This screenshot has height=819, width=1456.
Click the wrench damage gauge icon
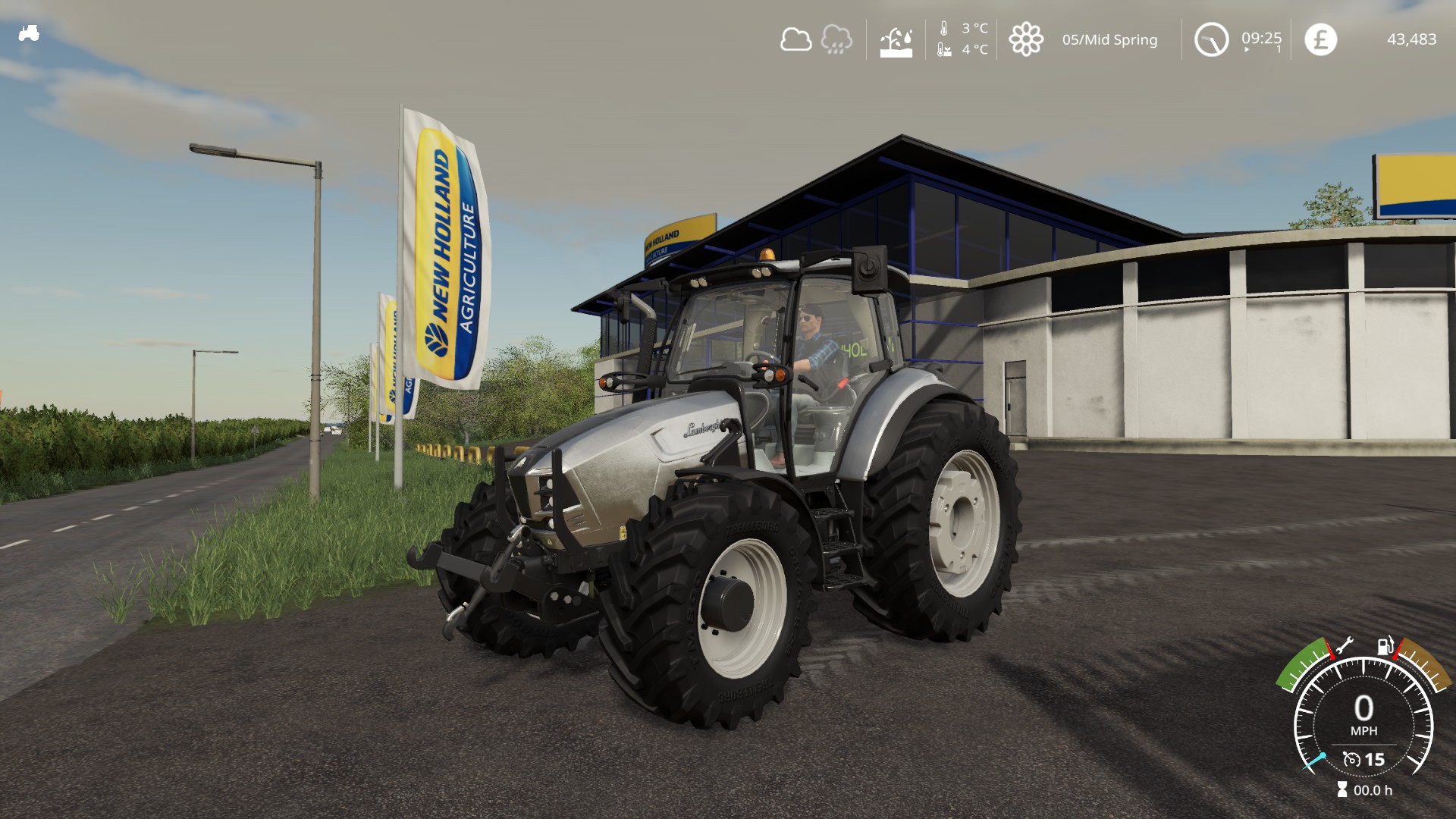tap(1343, 645)
